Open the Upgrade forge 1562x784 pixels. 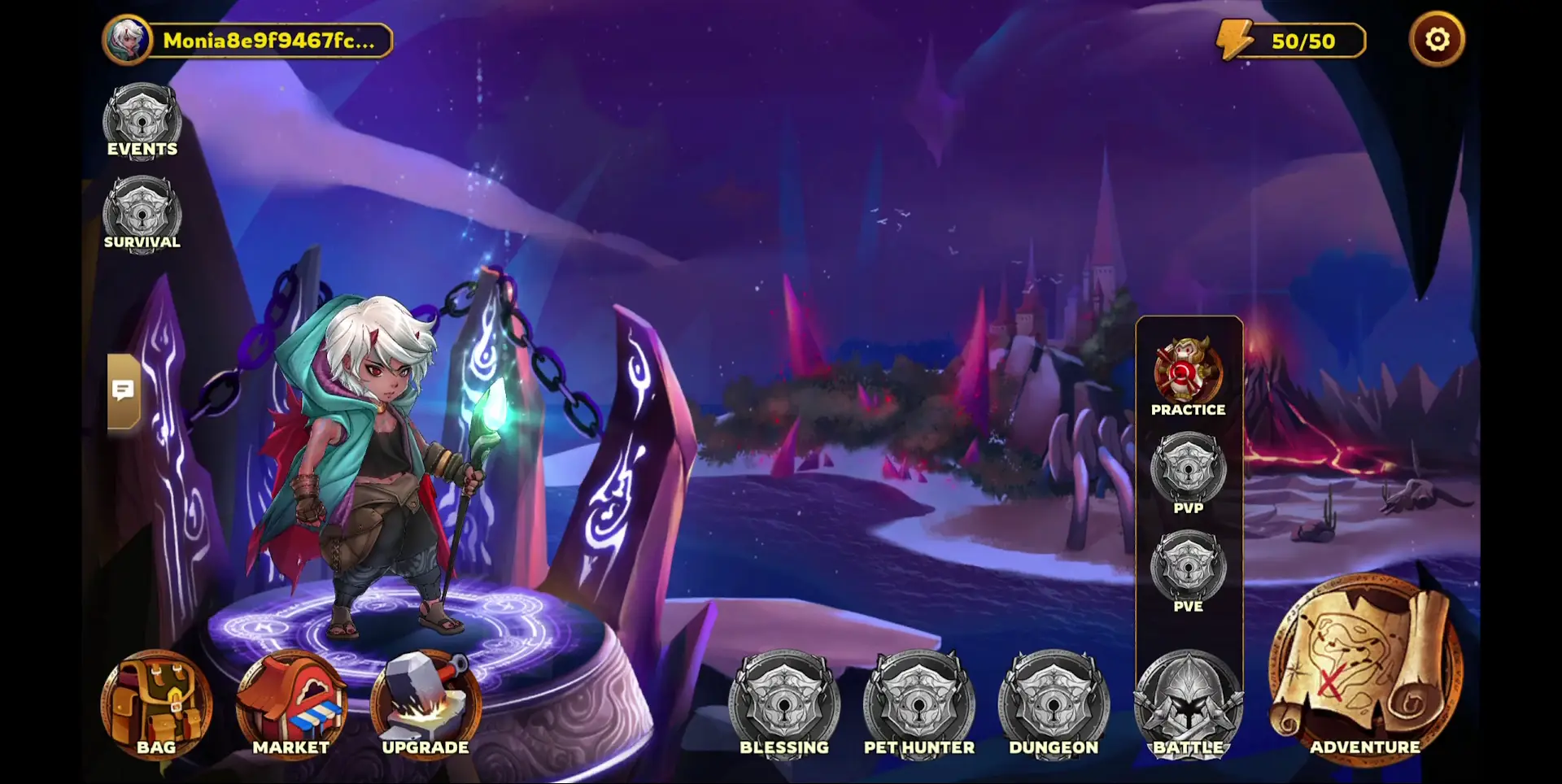426,700
